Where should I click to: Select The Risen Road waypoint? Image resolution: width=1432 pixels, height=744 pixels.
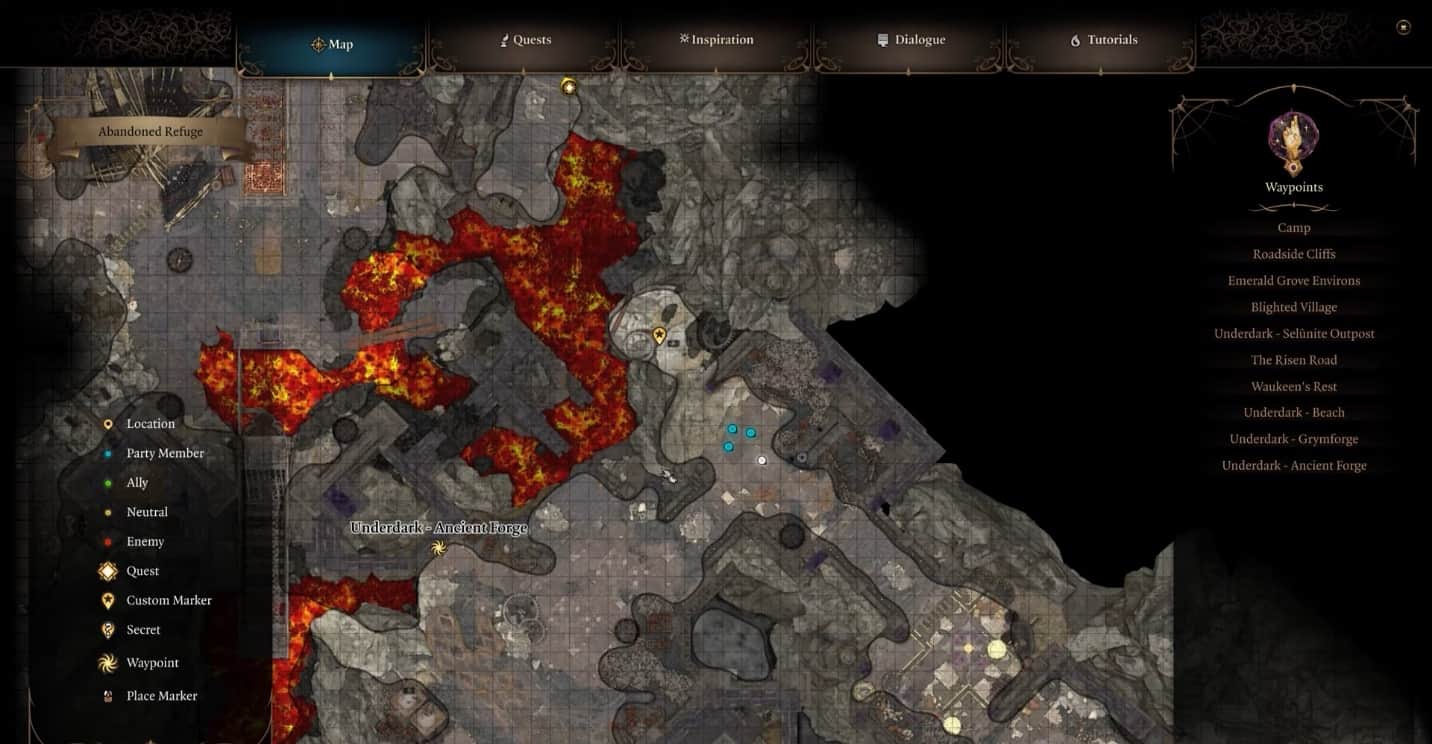point(1293,360)
